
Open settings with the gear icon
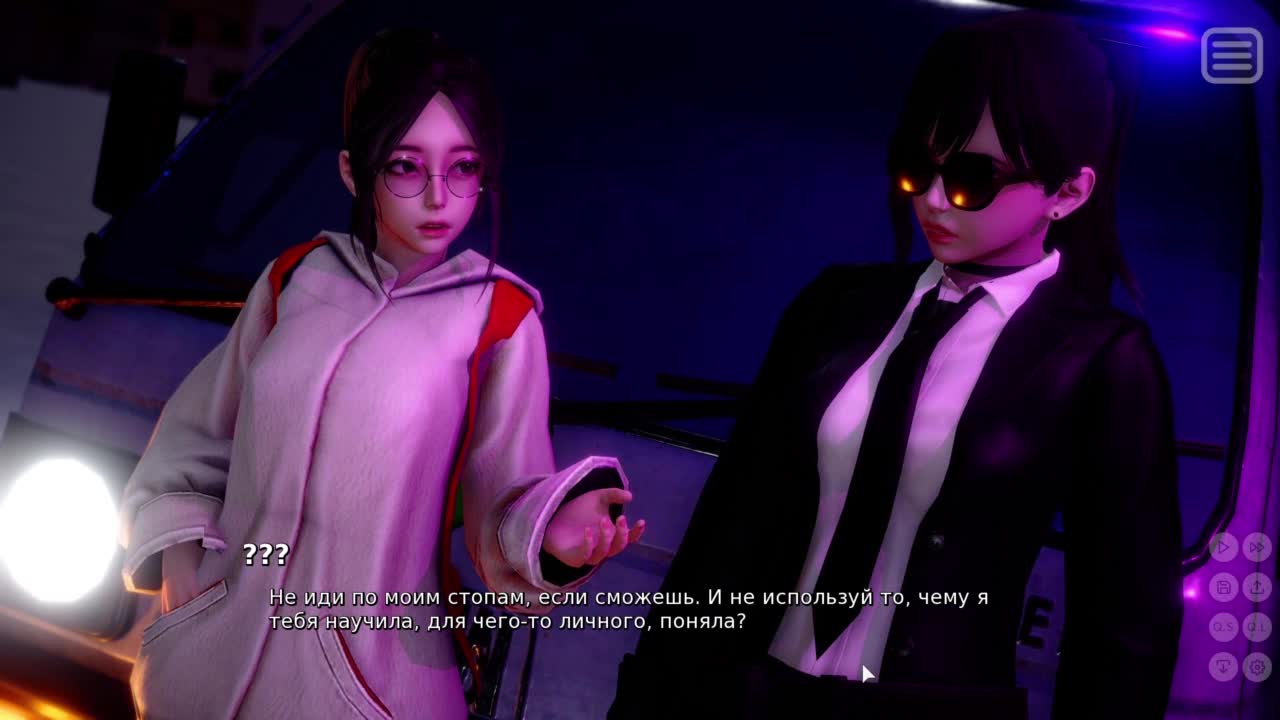tap(1256, 666)
